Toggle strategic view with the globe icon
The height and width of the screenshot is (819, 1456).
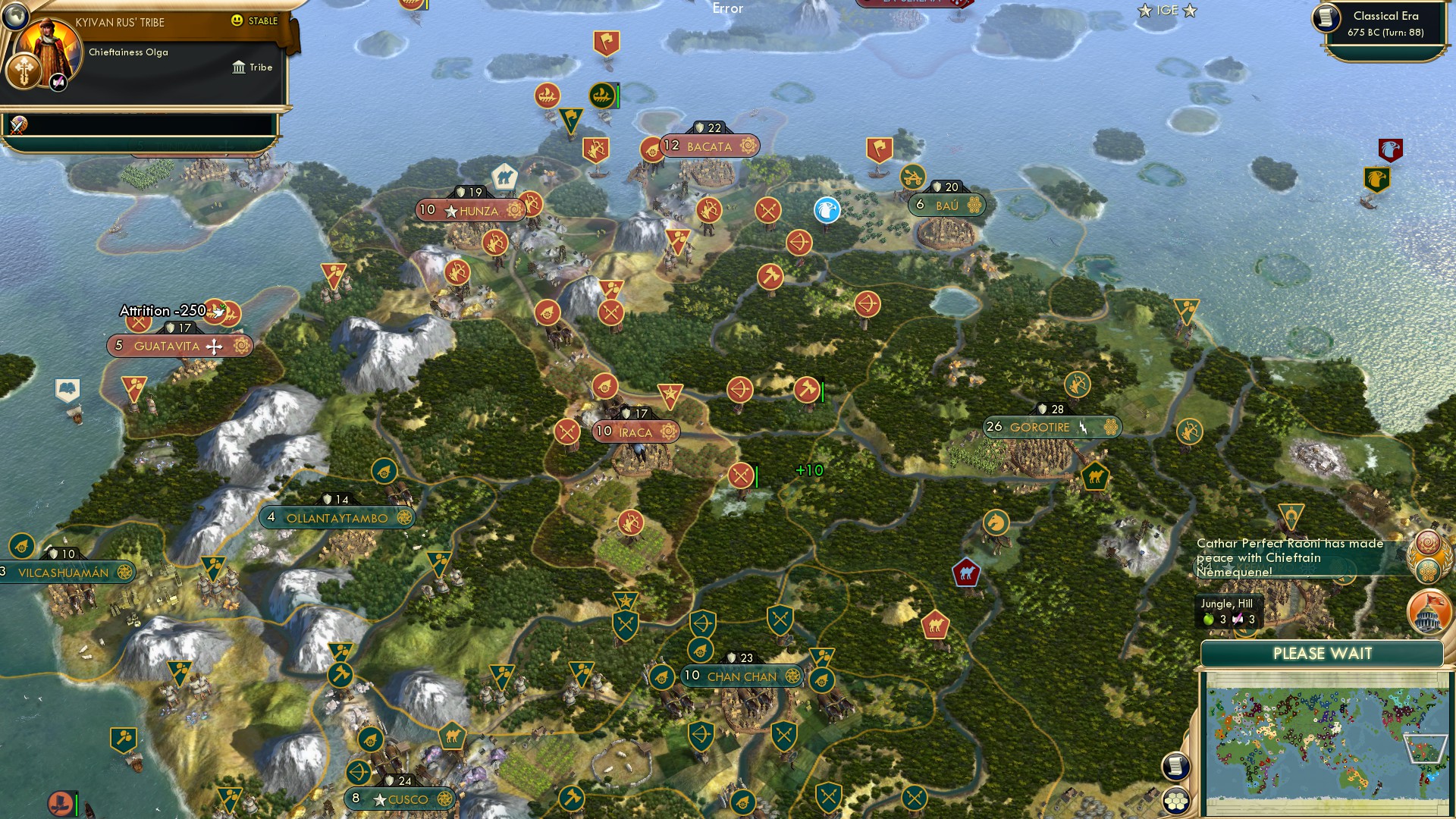click(x=15, y=17)
